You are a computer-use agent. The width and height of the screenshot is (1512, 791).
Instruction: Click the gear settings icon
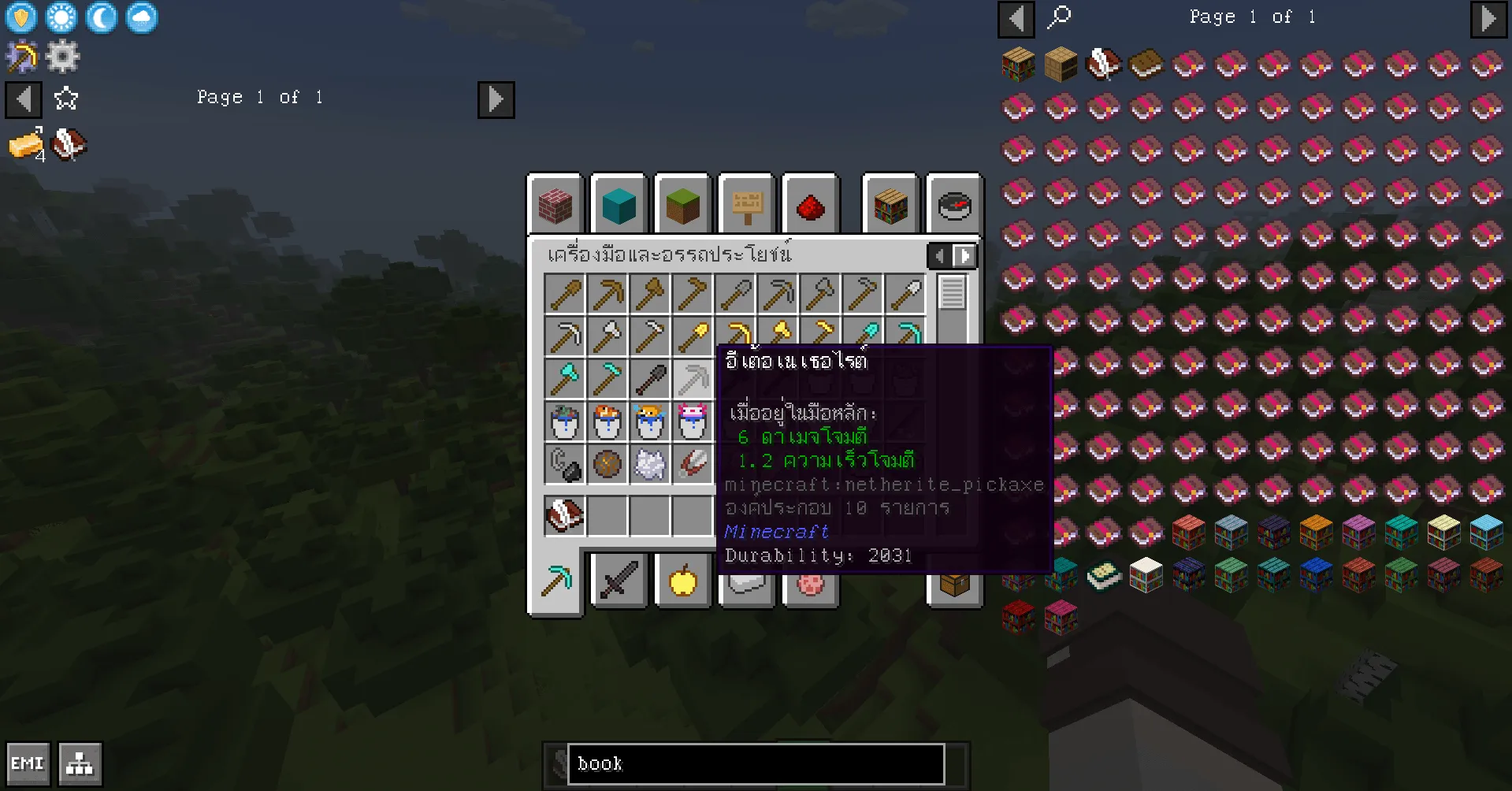pos(63,55)
